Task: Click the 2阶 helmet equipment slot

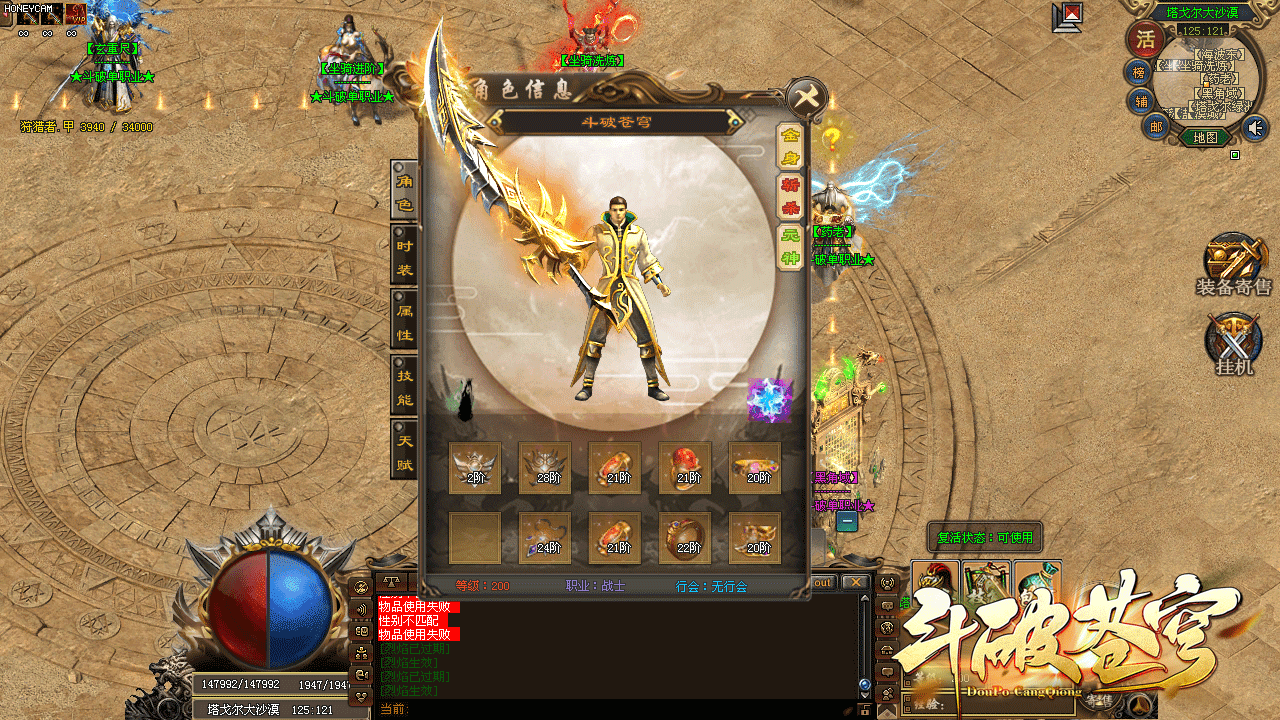Action: click(475, 467)
